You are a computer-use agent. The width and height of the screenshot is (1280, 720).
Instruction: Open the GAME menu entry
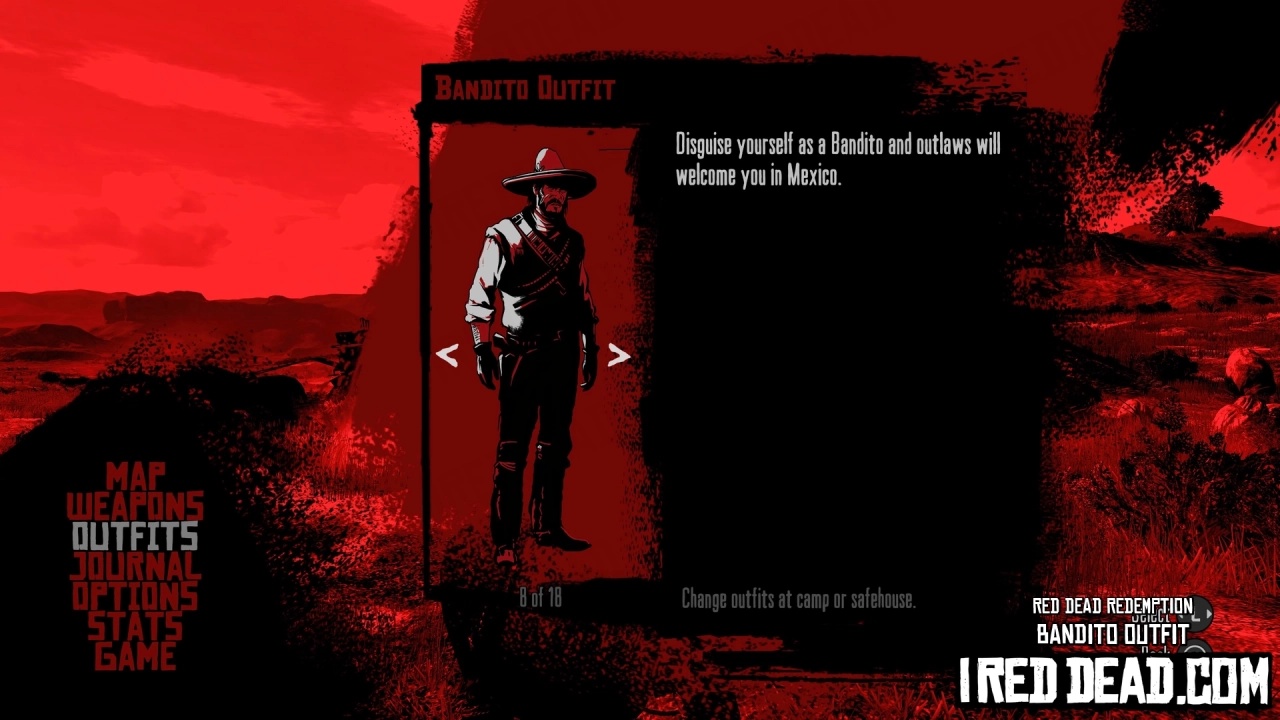[x=134, y=657]
